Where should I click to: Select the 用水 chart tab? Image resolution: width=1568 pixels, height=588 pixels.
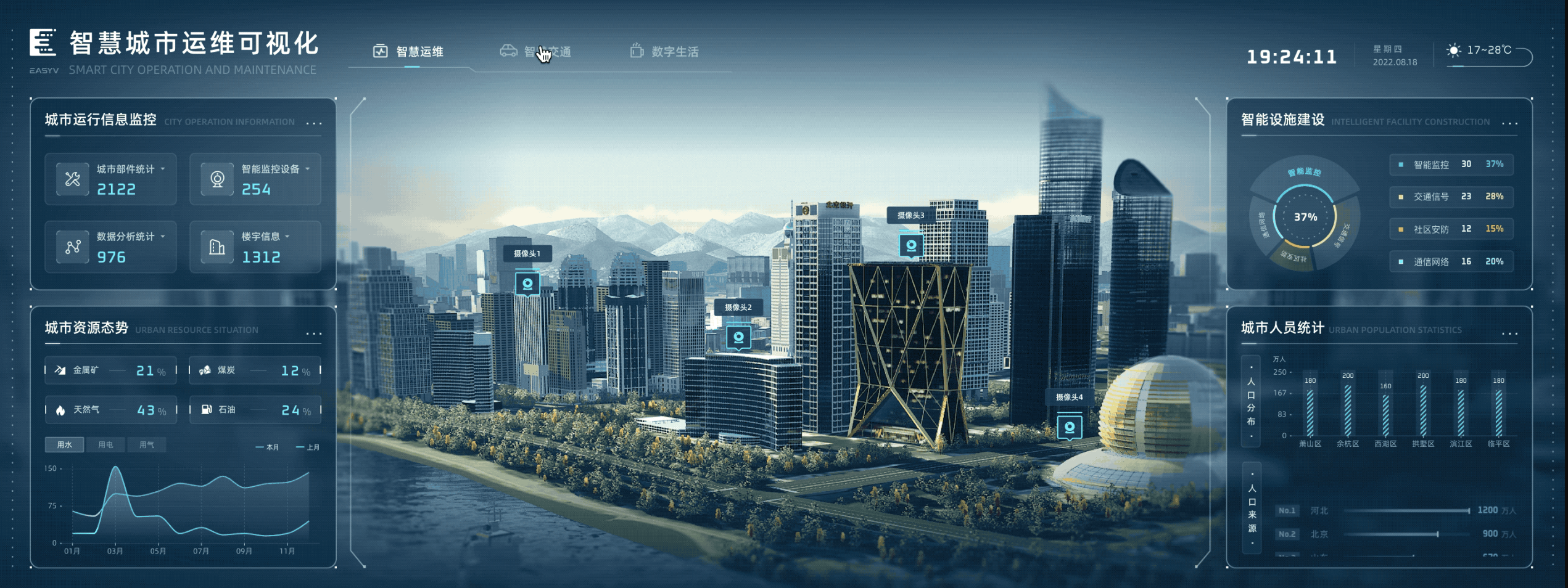65,444
